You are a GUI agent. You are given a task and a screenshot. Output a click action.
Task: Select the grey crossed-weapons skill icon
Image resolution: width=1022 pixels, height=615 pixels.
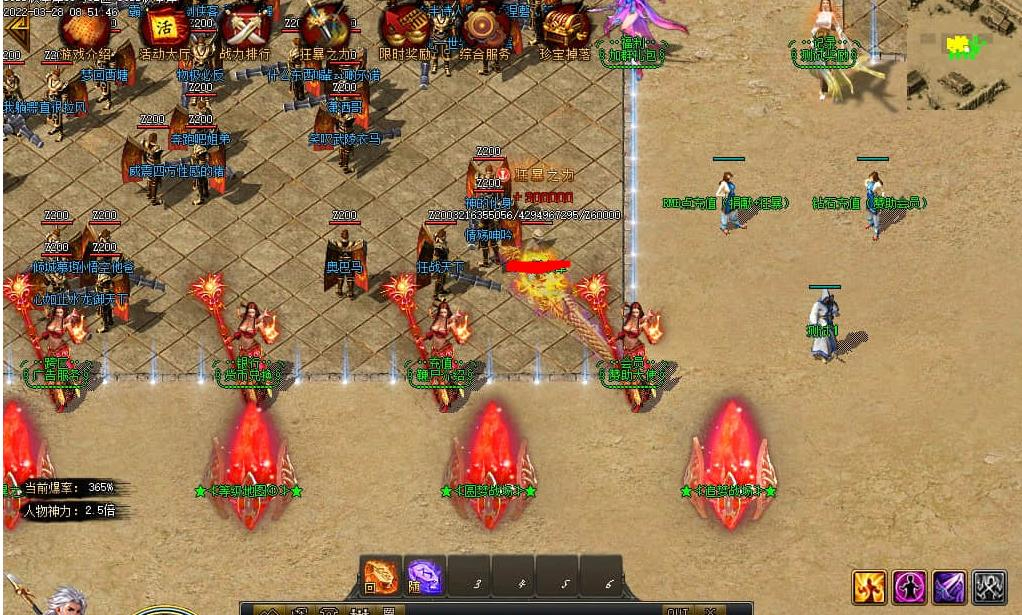[989, 587]
